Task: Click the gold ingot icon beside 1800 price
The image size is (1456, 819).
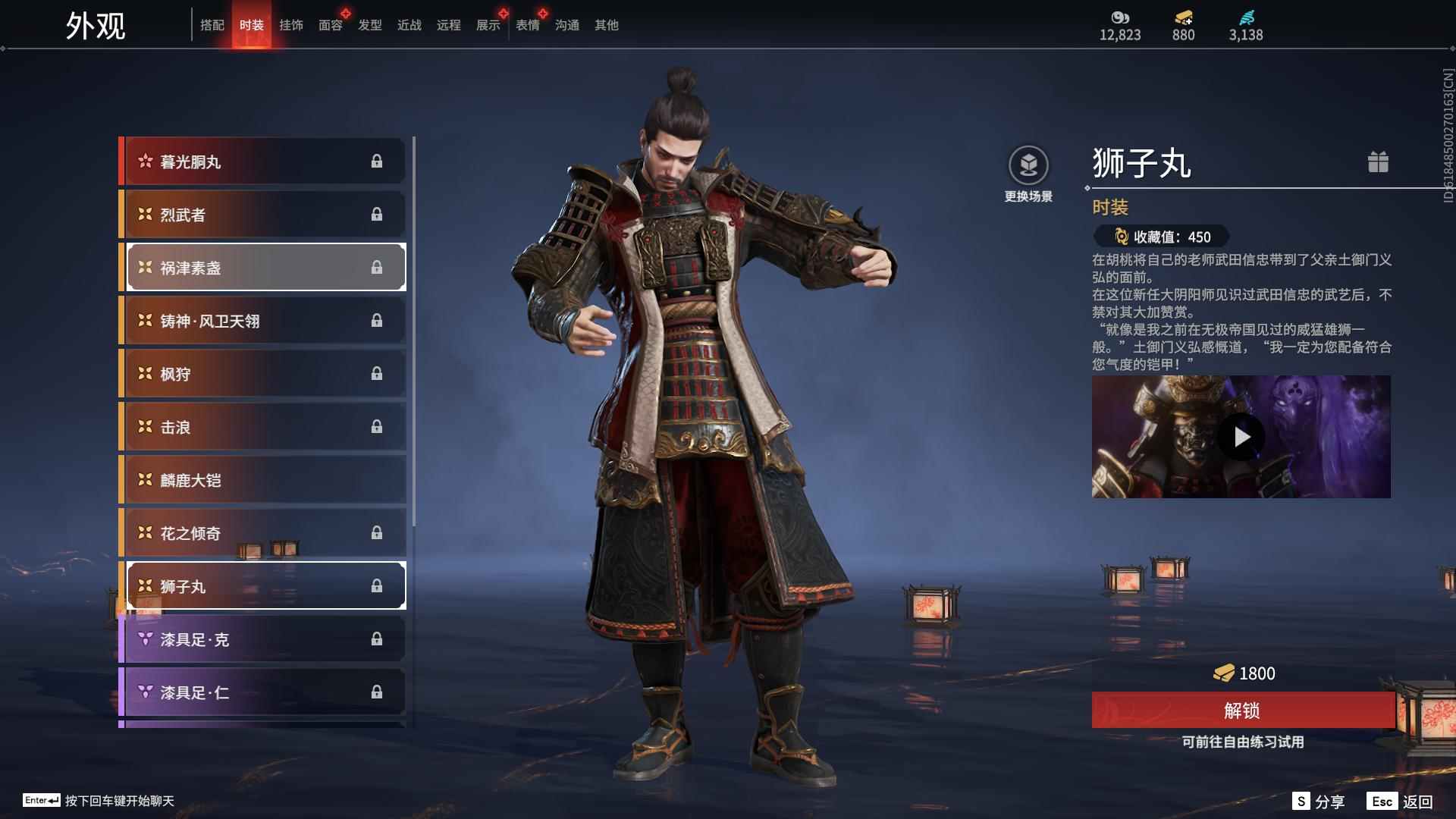Action: (1225, 673)
